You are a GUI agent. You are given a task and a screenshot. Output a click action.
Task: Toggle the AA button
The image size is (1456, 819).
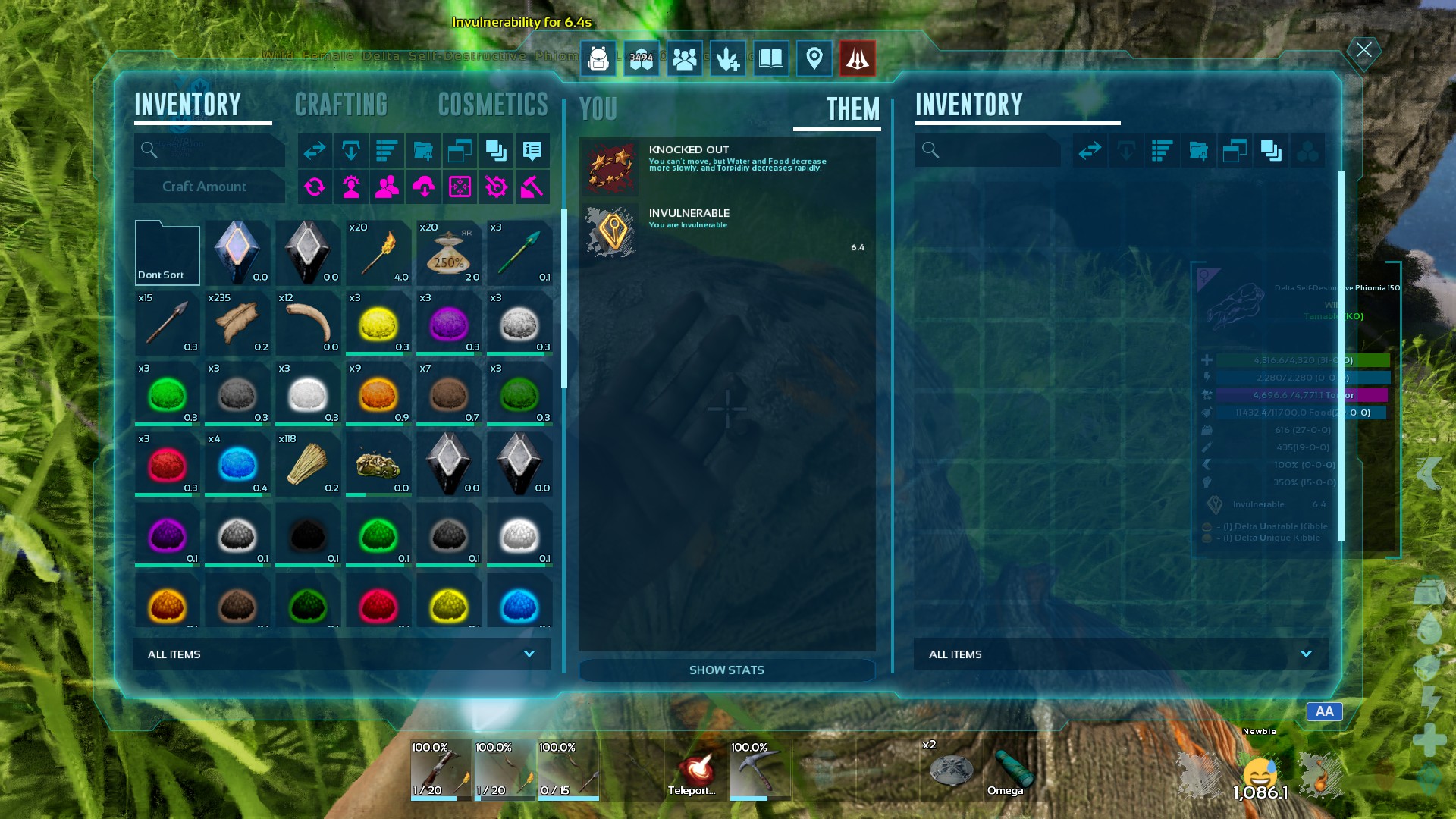click(1324, 711)
